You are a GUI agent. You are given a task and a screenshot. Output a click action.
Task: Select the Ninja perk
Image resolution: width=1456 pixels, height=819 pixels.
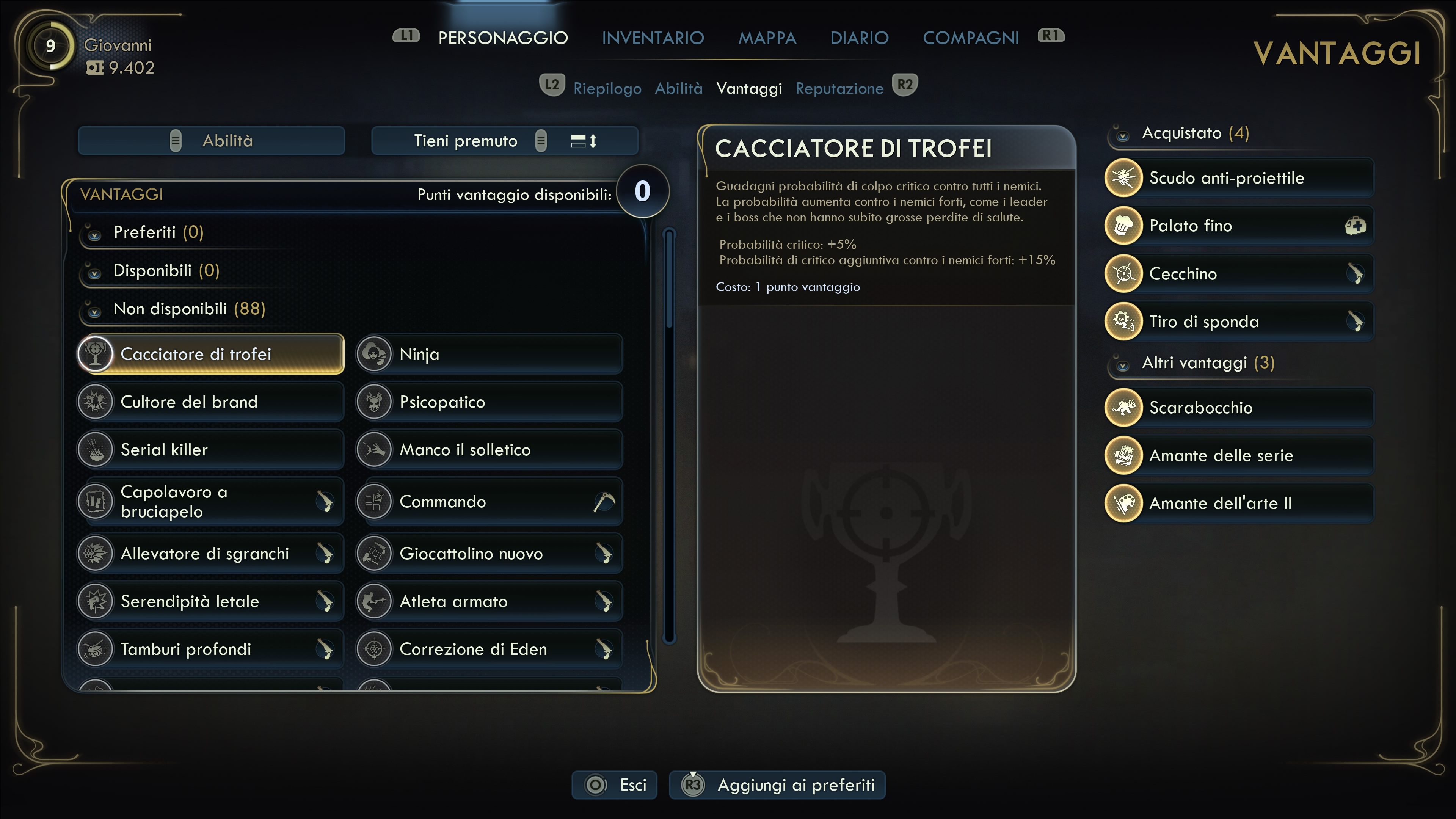[490, 355]
